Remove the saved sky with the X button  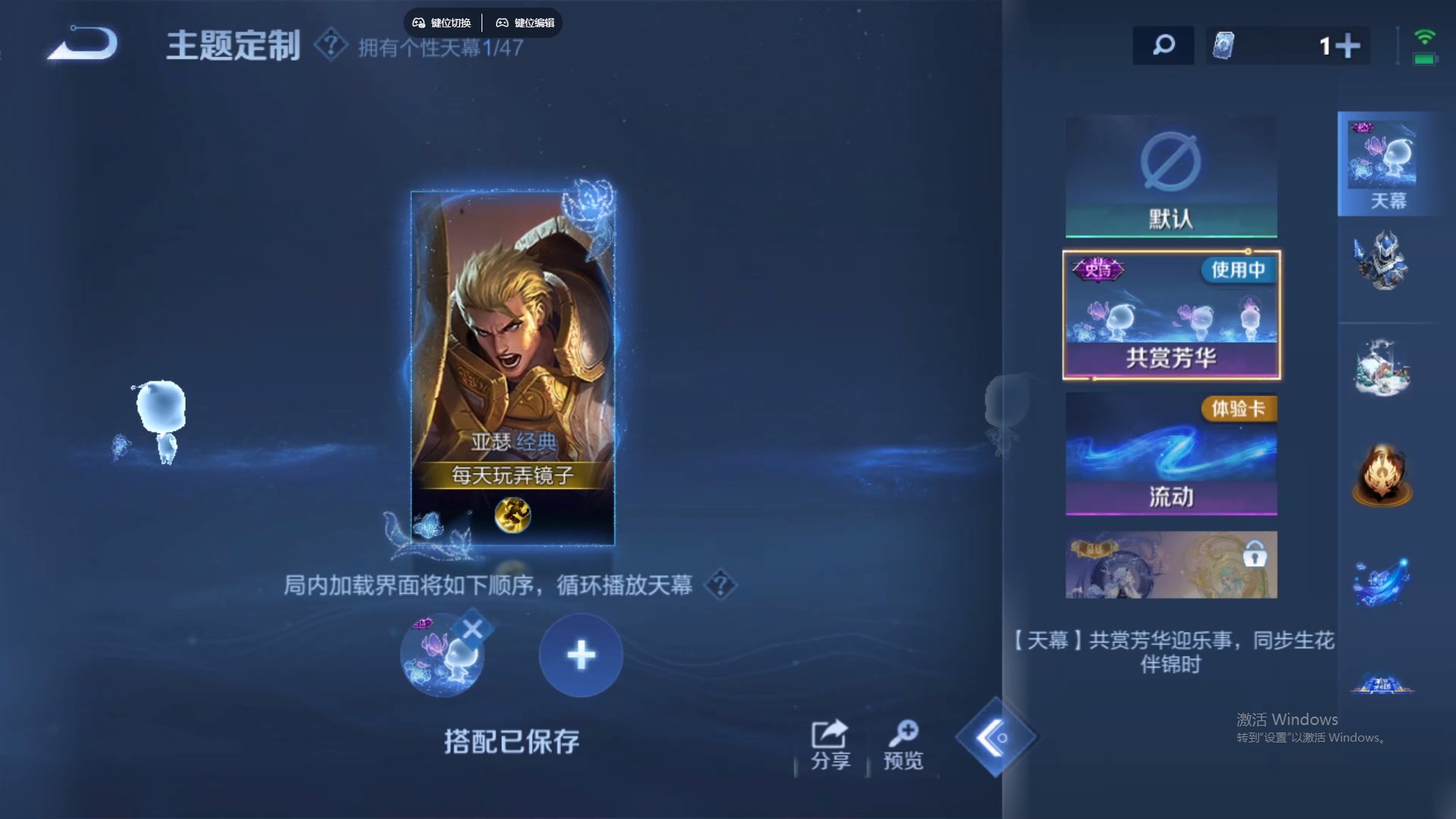click(474, 625)
